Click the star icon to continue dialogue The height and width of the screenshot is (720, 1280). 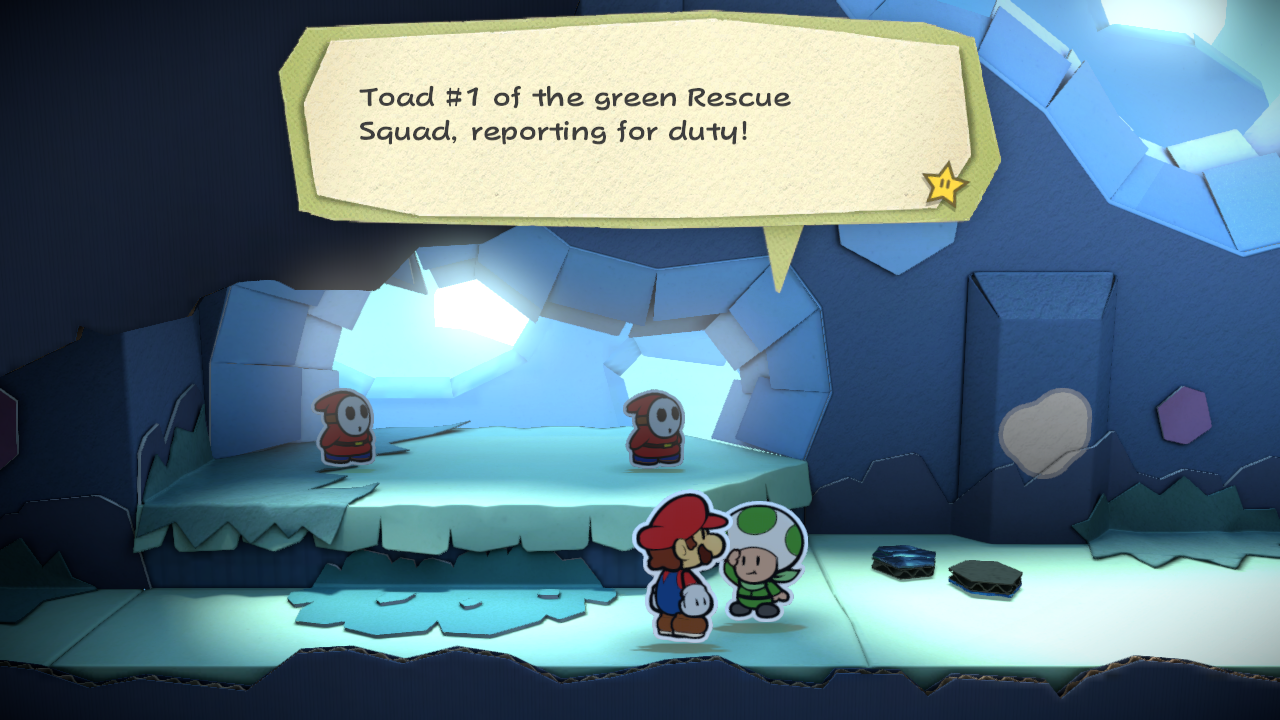[x=944, y=184]
